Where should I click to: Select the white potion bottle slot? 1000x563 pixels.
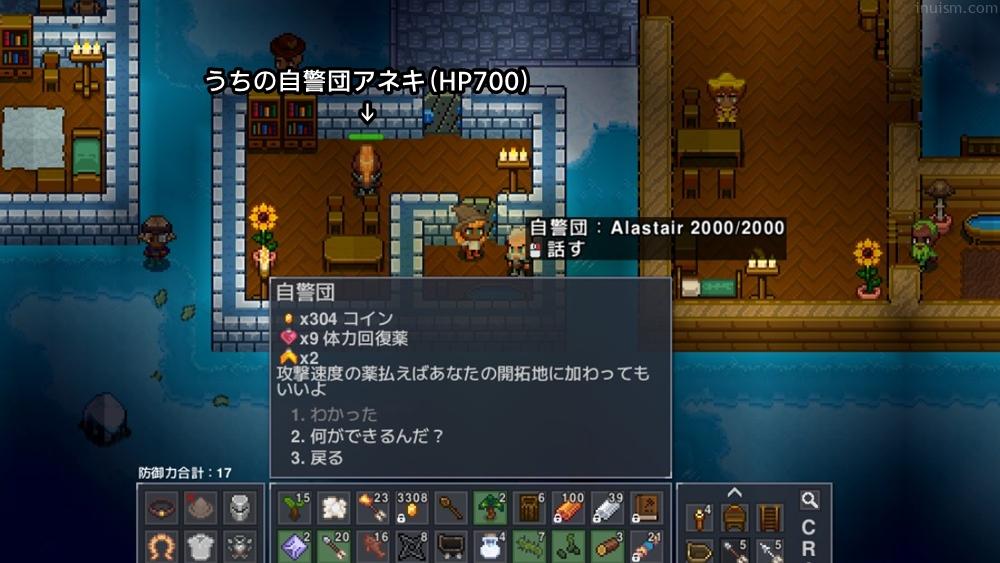coord(489,547)
